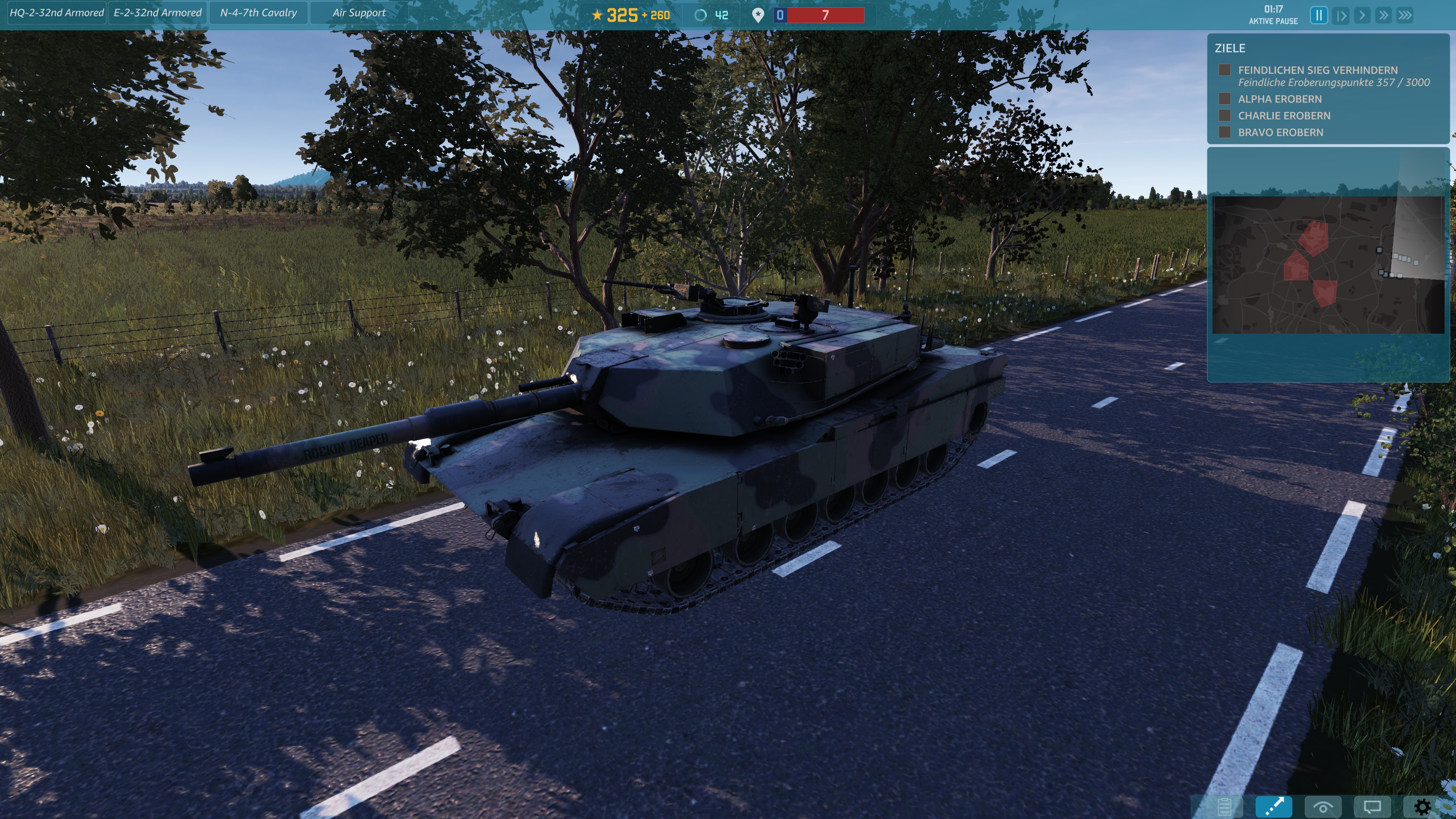
Task: Click the capture point map-marker icon
Action: click(758, 15)
